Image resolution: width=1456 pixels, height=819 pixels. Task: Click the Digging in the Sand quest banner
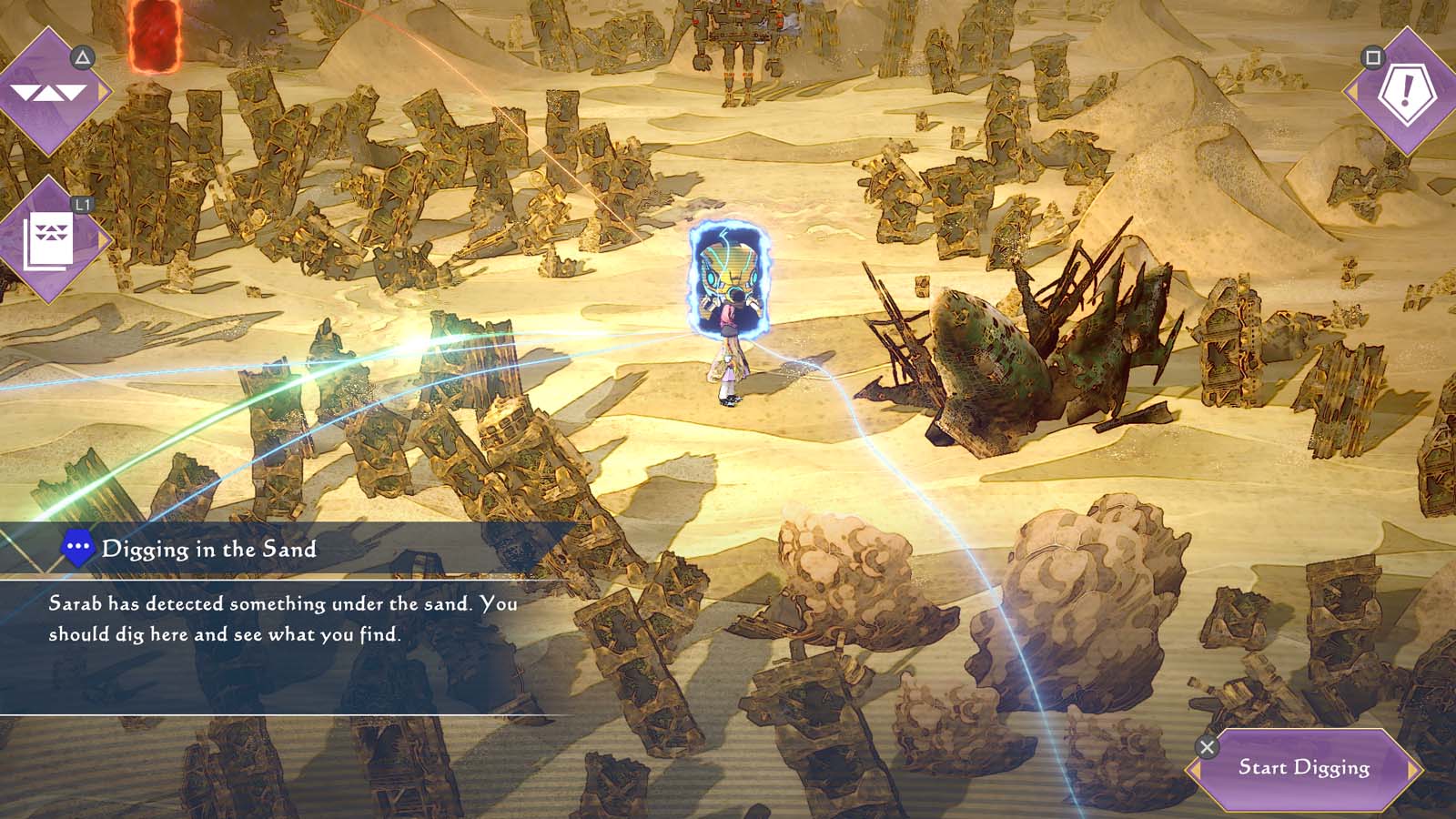(211, 548)
